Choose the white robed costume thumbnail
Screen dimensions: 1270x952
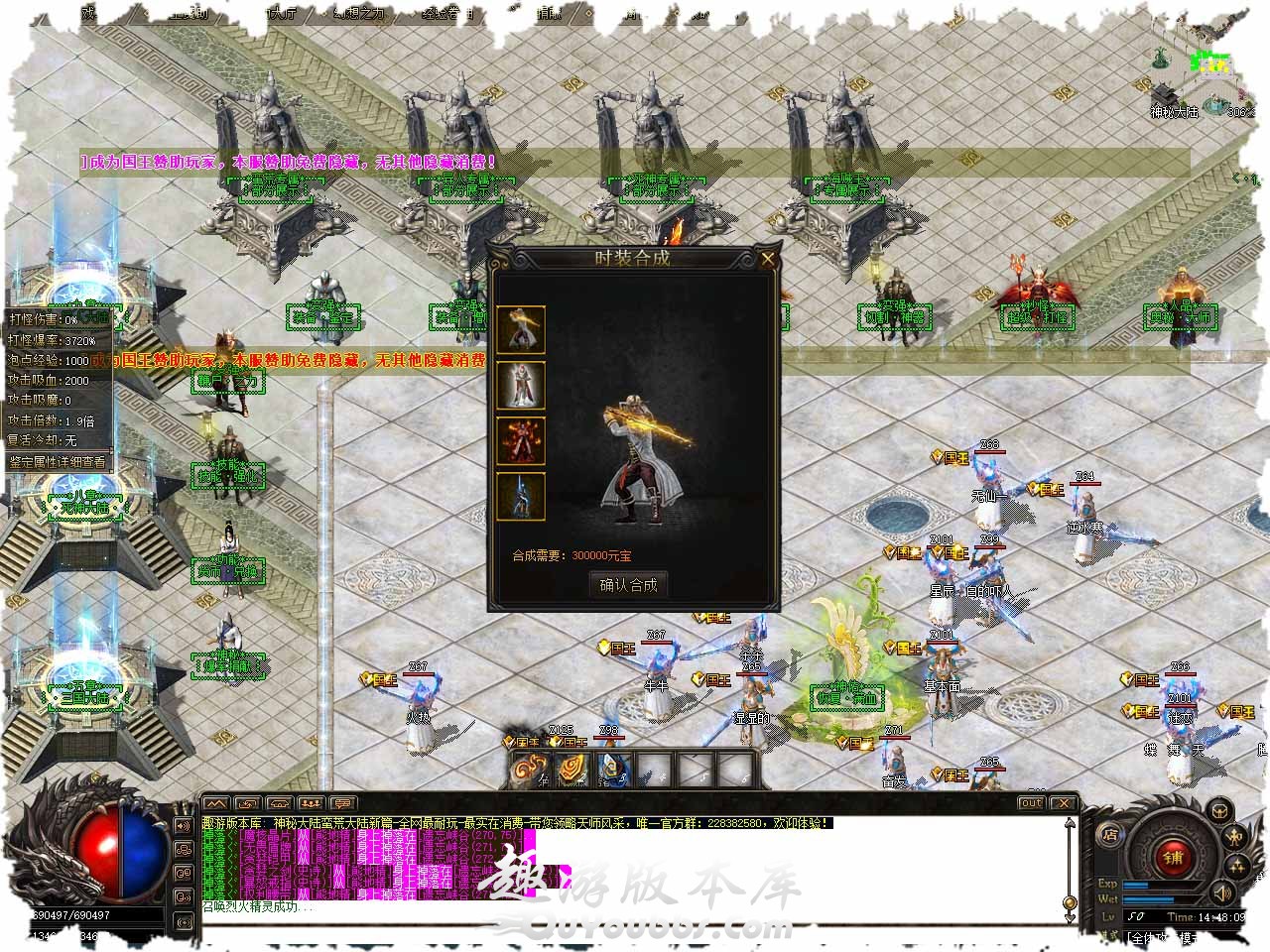point(521,386)
